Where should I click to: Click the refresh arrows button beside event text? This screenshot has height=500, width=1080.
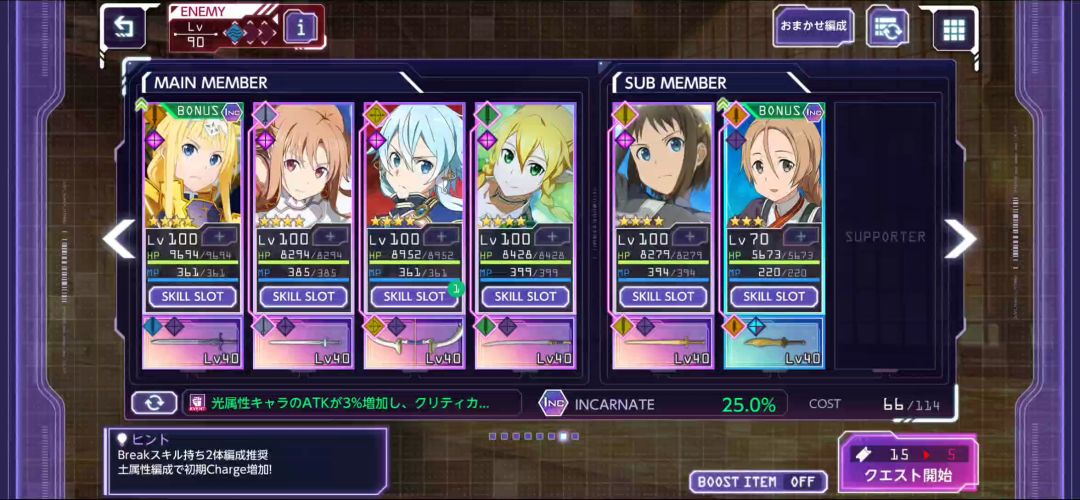154,403
